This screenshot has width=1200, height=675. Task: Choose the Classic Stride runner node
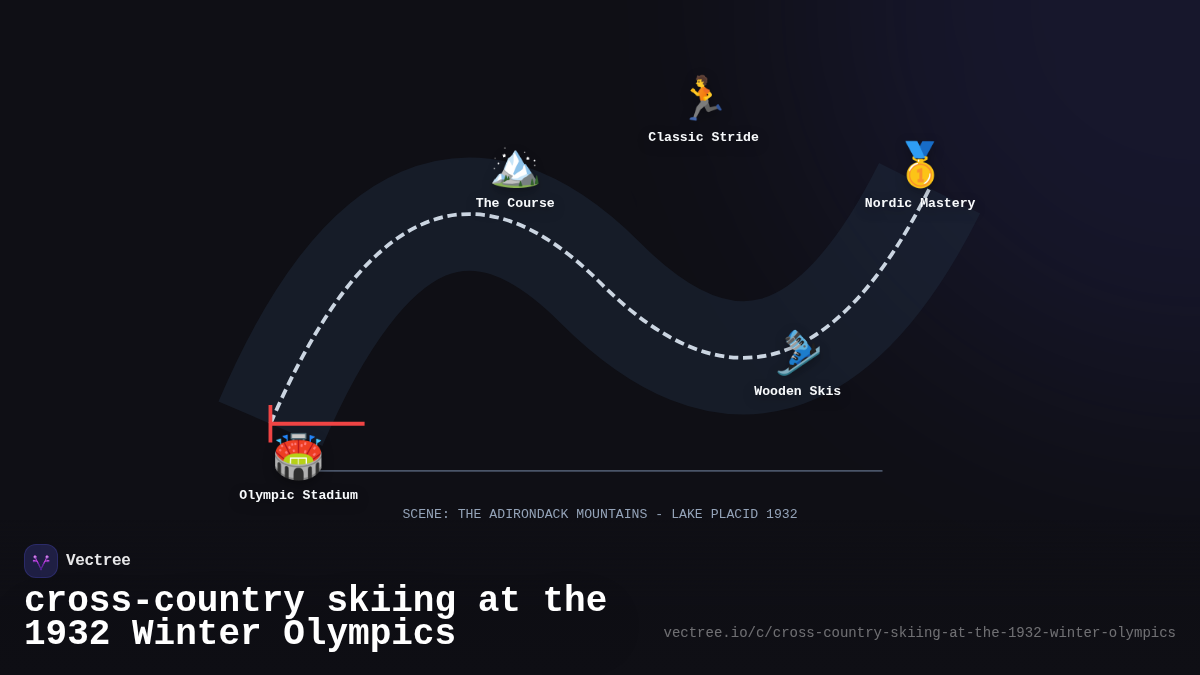pos(703,99)
